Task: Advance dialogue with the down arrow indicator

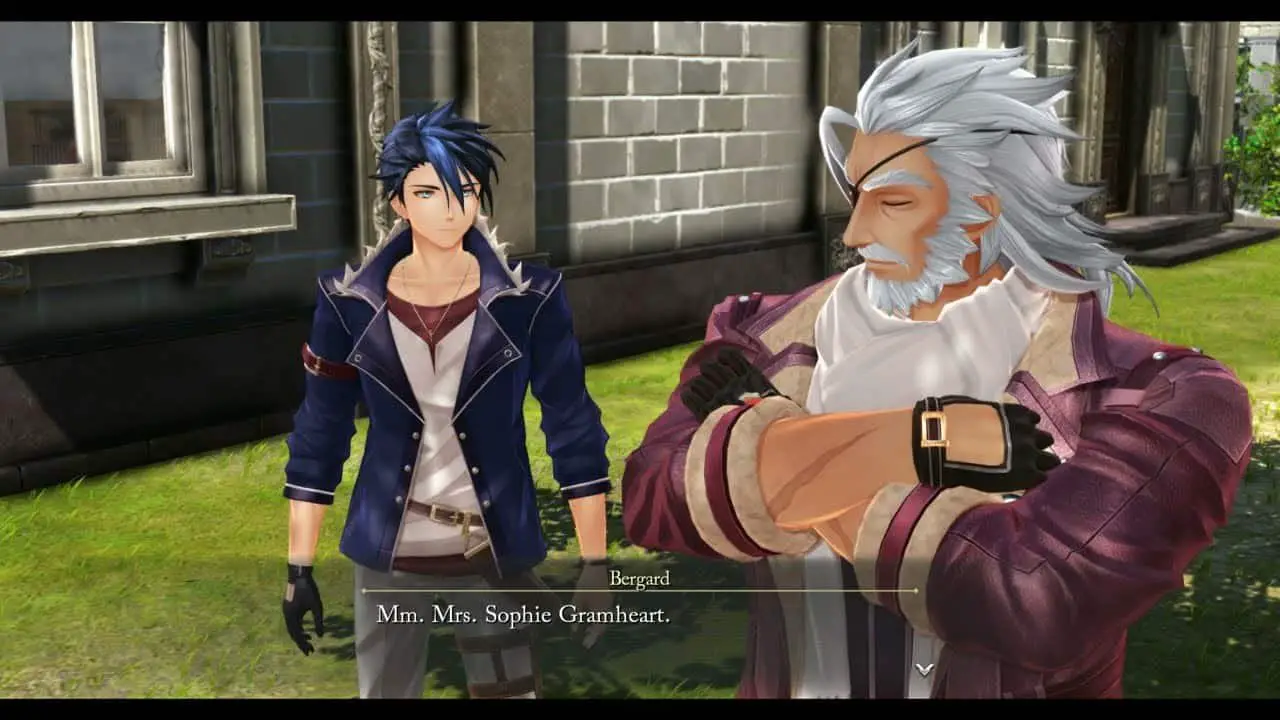Action: 924,668
